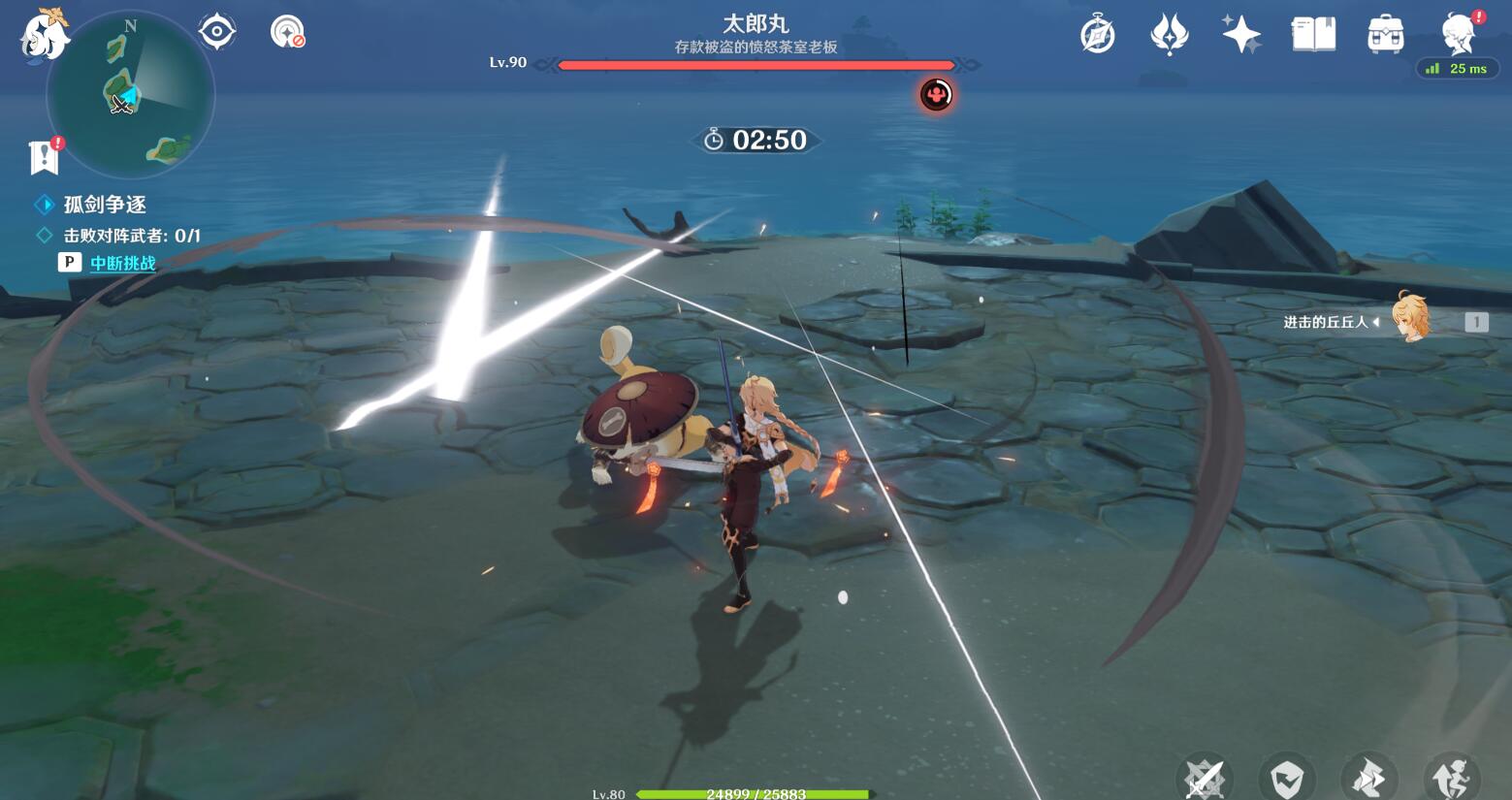
Task: Open the compass events icon
Action: click(1097, 34)
